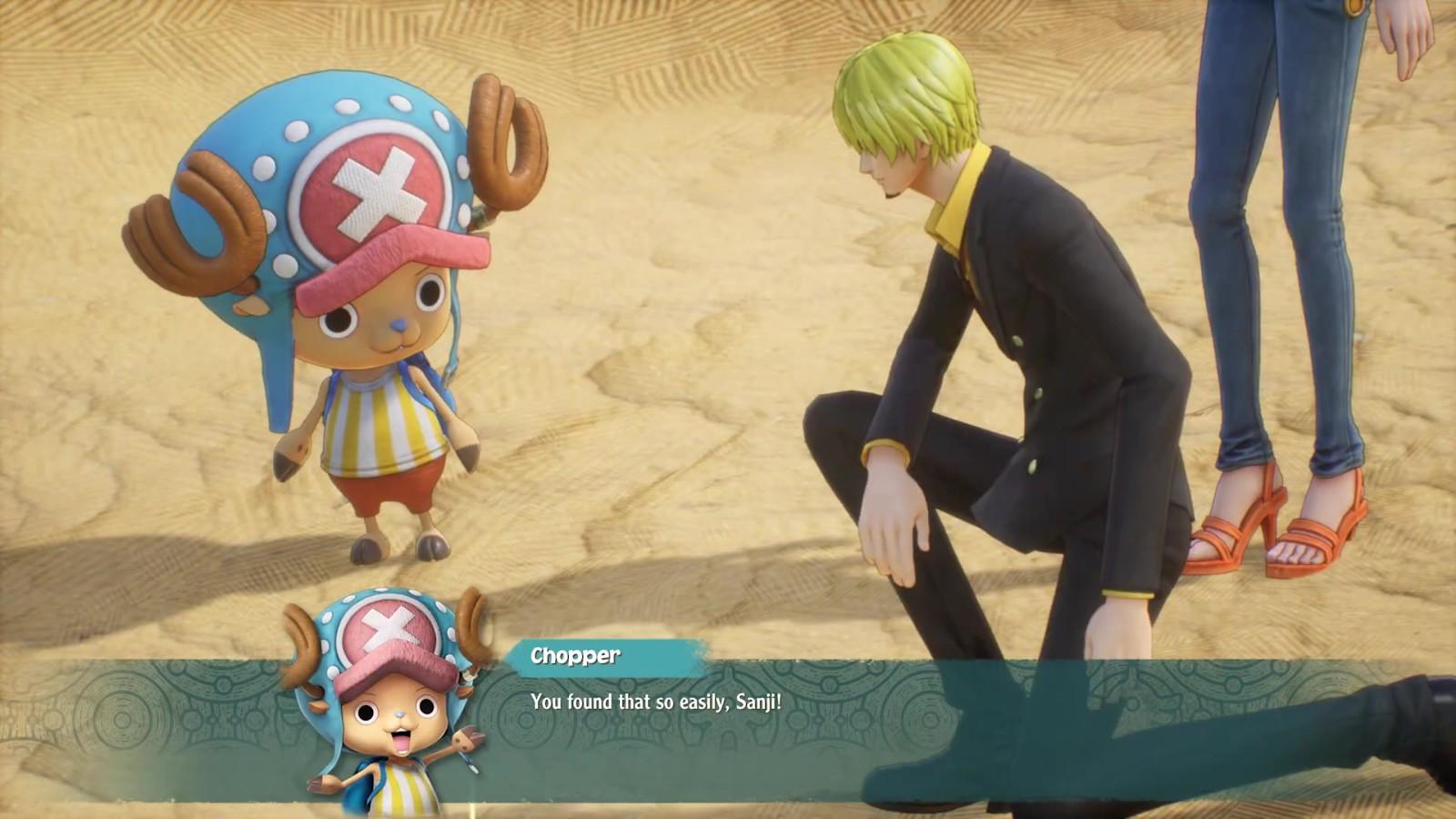The image size is (1456, 819).
Task: Select the Chopper speaker name tag
Action: coord(576,656)
